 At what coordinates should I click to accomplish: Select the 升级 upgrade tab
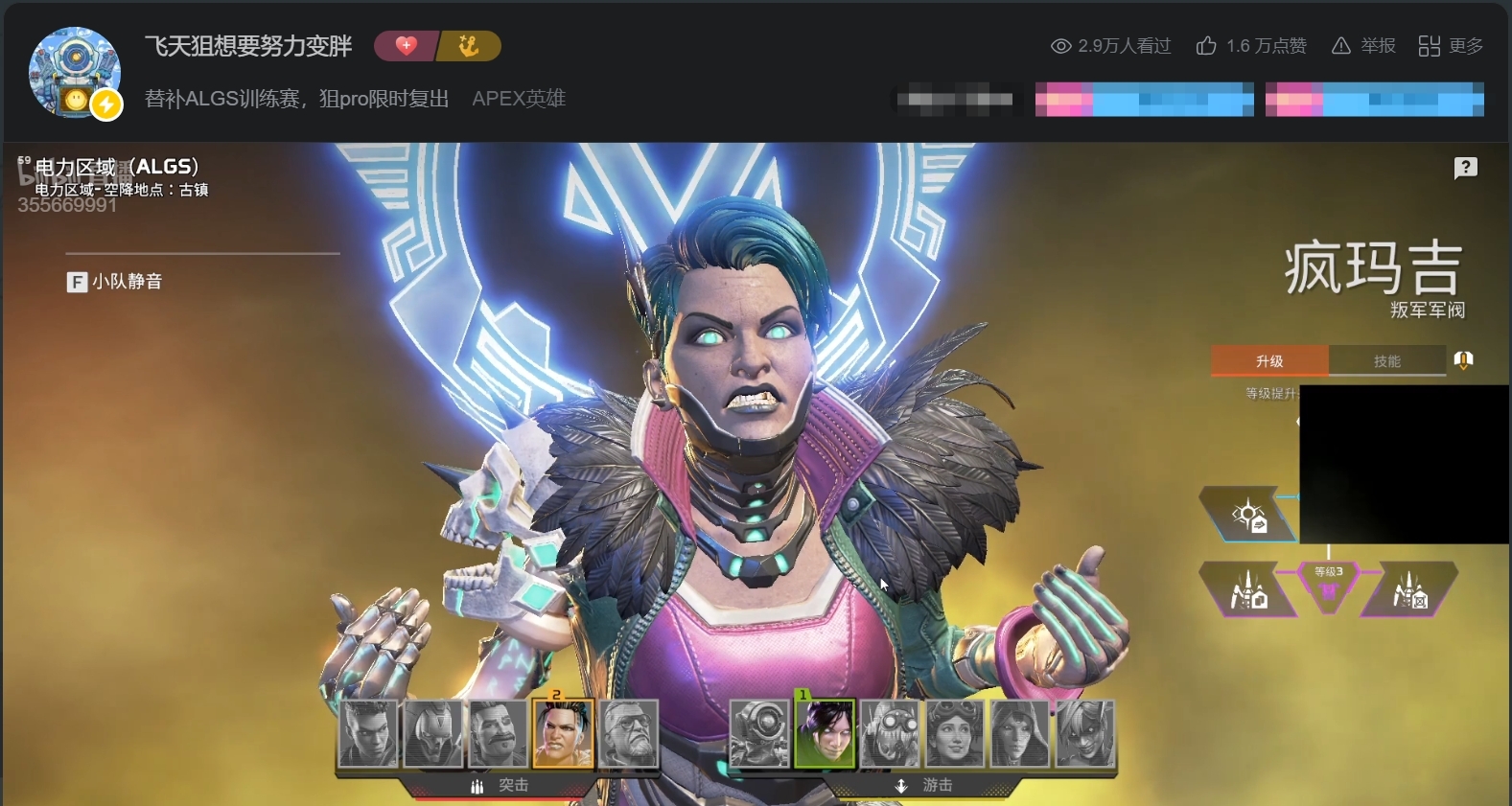[1269, 360]
